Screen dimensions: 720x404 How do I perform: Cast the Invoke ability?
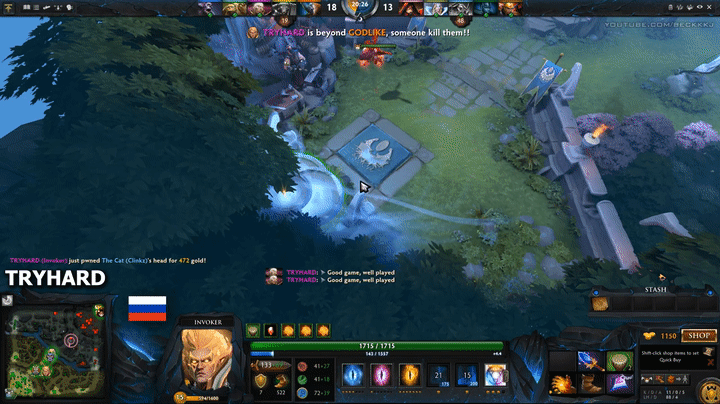click(496, 375)
